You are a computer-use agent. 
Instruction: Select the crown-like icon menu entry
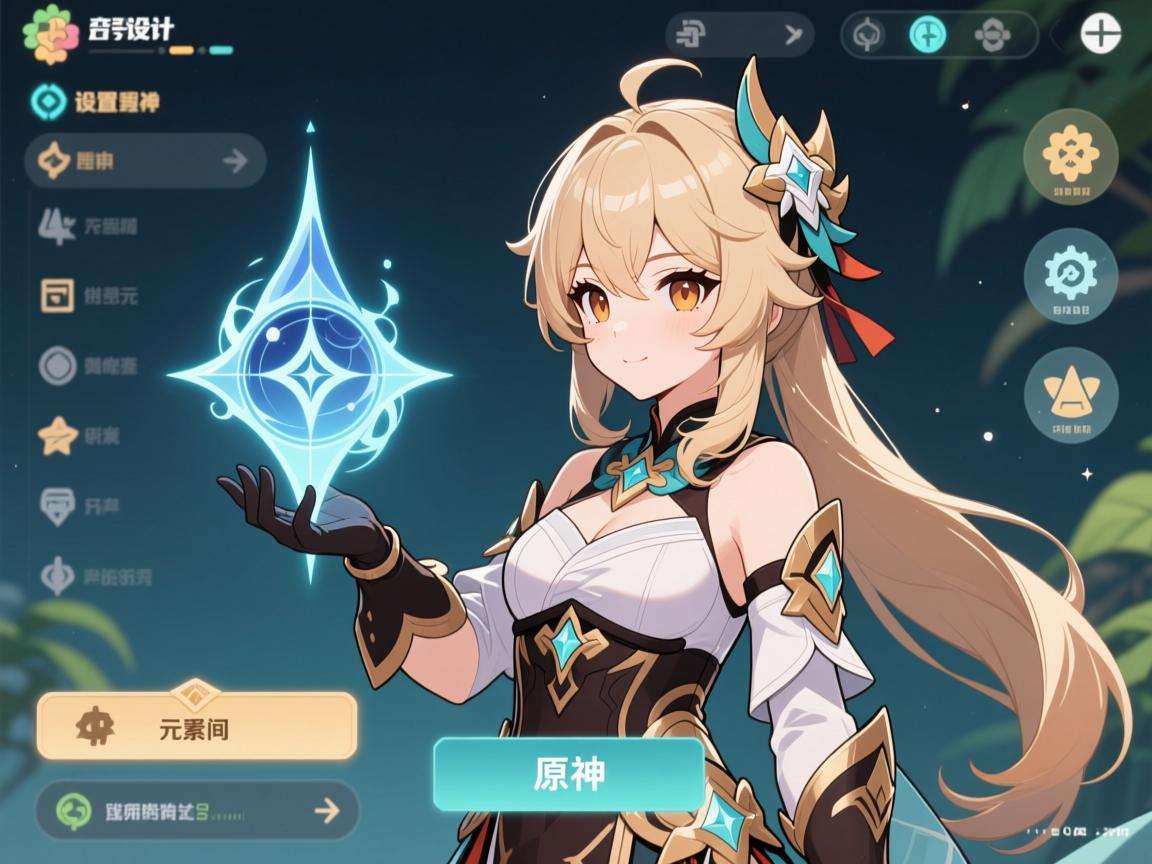click(x=90, y=226)
